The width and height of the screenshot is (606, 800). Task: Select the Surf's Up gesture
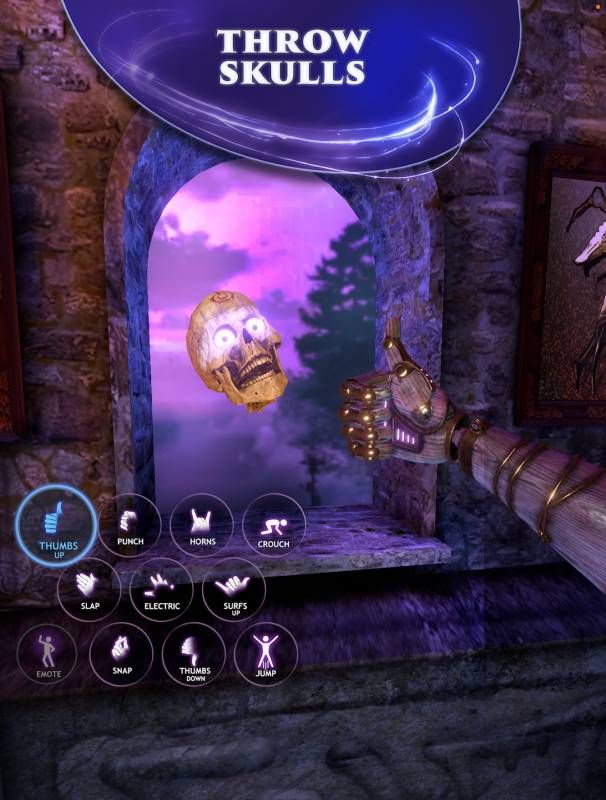click(233, 589)
